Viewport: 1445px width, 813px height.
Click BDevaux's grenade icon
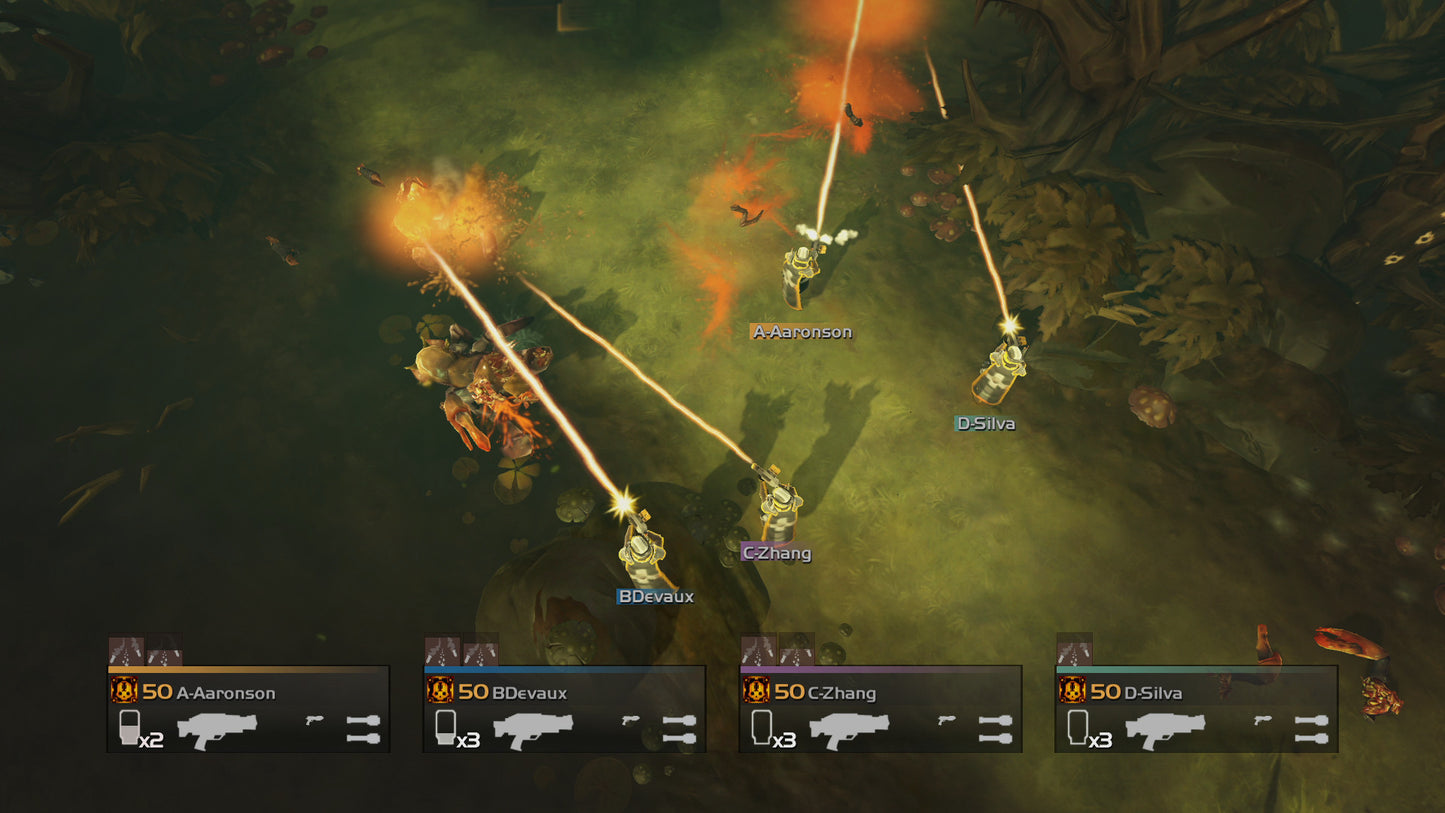[445, 728]
